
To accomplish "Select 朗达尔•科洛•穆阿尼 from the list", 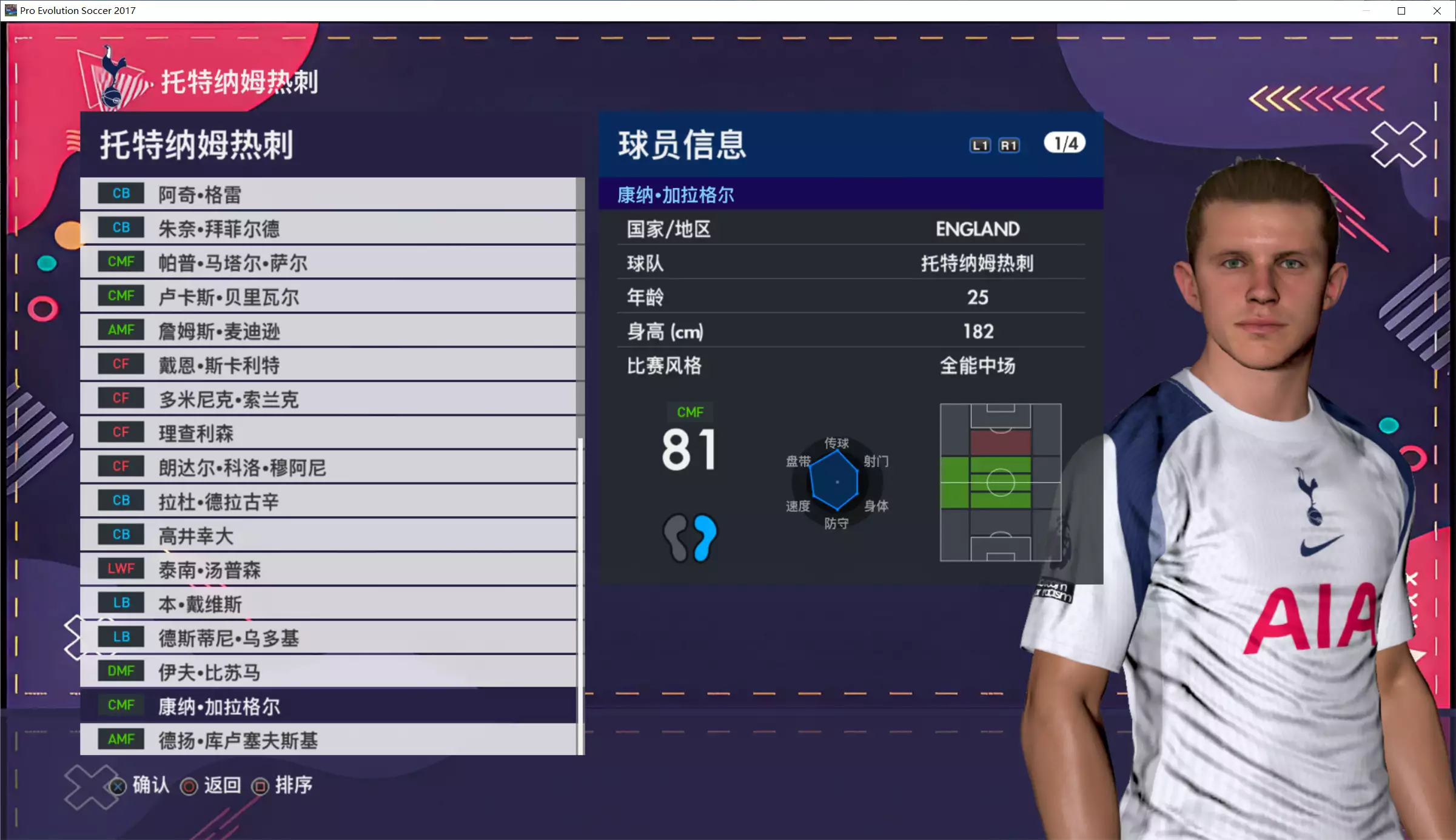I will (x=327, y=467).
